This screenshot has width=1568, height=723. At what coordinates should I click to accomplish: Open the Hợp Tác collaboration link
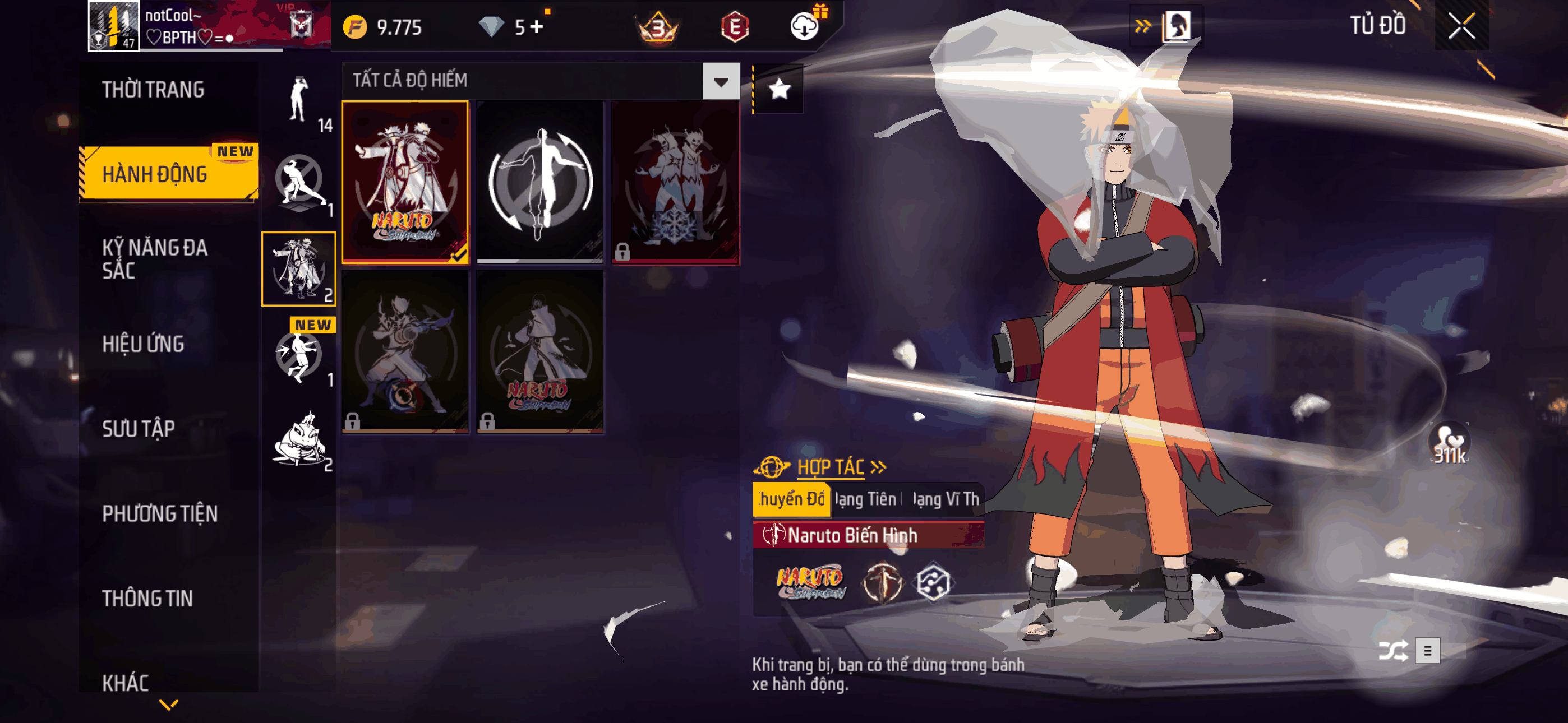tap(831, 467)
